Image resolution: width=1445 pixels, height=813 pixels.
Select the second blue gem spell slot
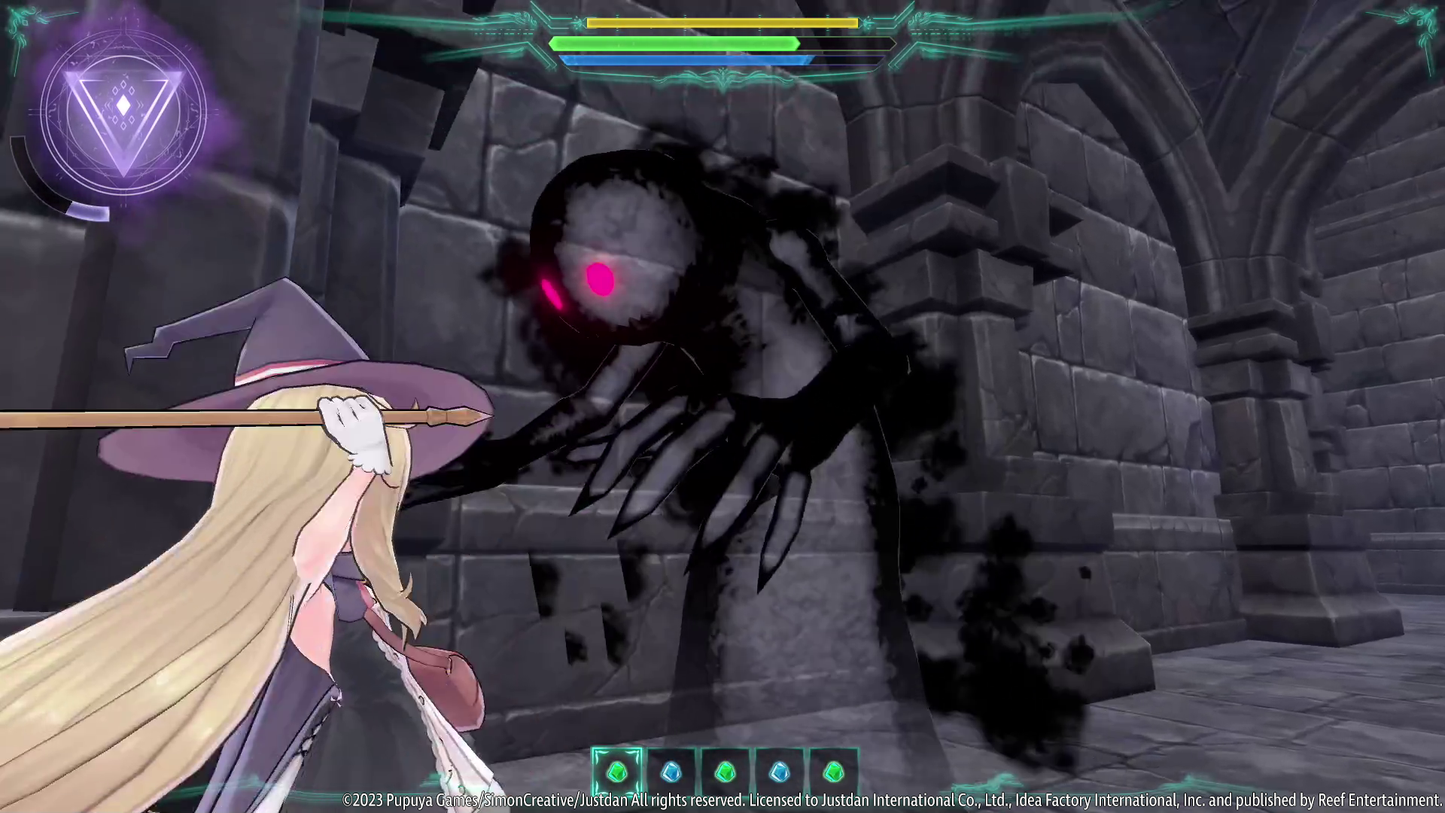pos(671,770)
